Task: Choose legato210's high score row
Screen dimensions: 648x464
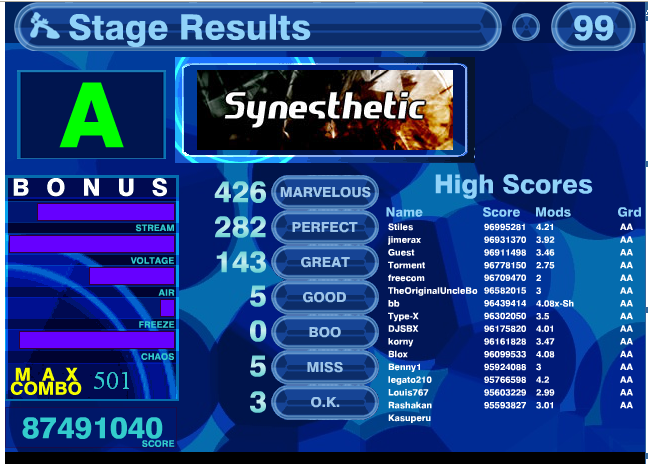Action: 510,380
